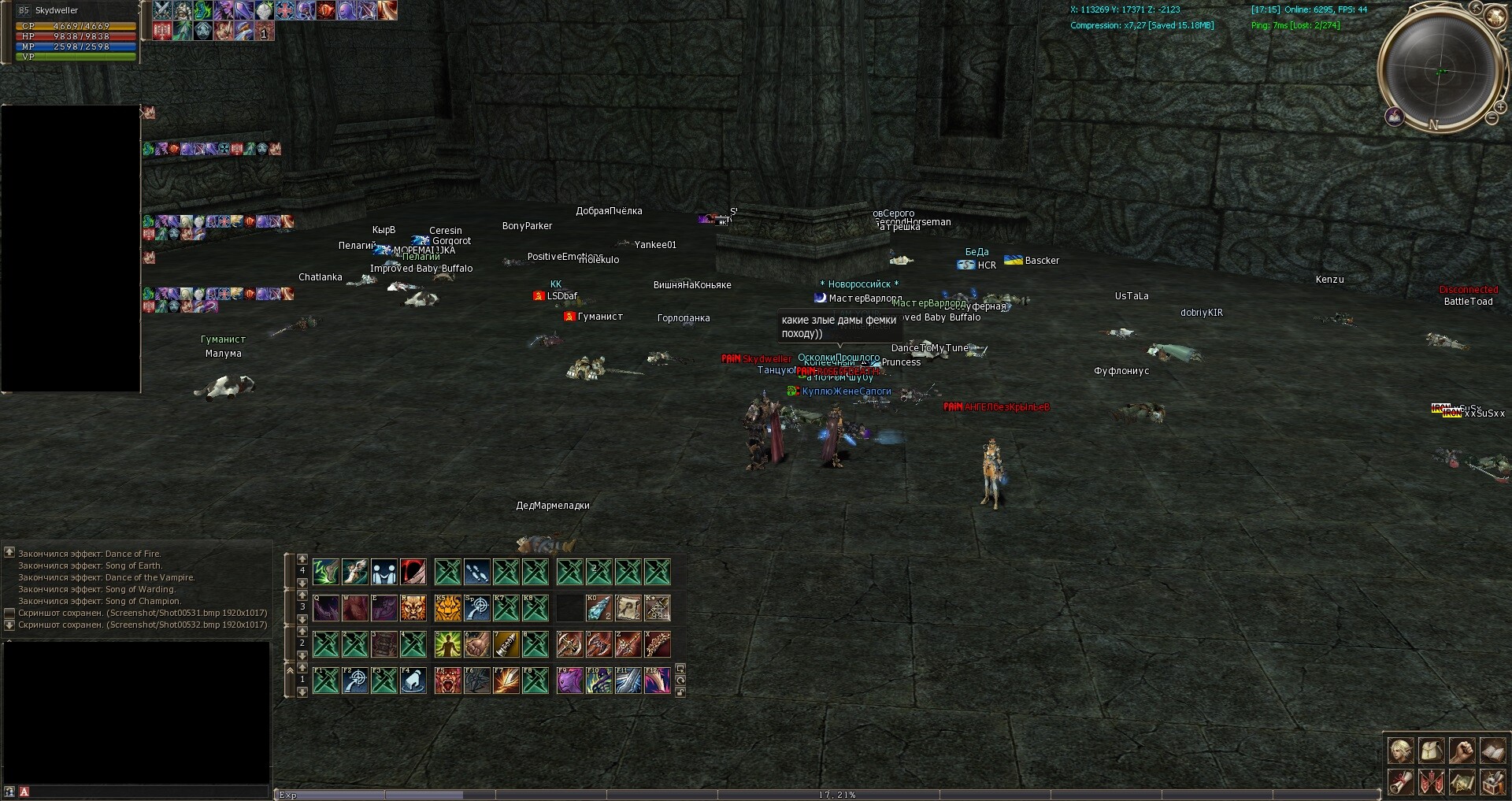Open the inventory bag icon
Screen dimensions: 1512x801
tap(1431, 751)
